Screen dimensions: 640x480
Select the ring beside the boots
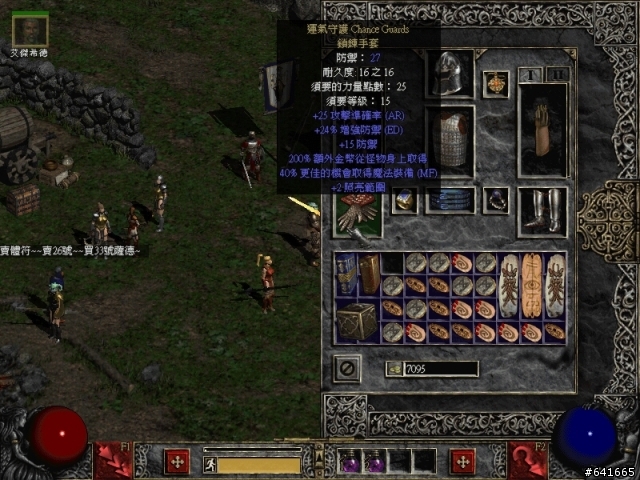tap(496, 200)
